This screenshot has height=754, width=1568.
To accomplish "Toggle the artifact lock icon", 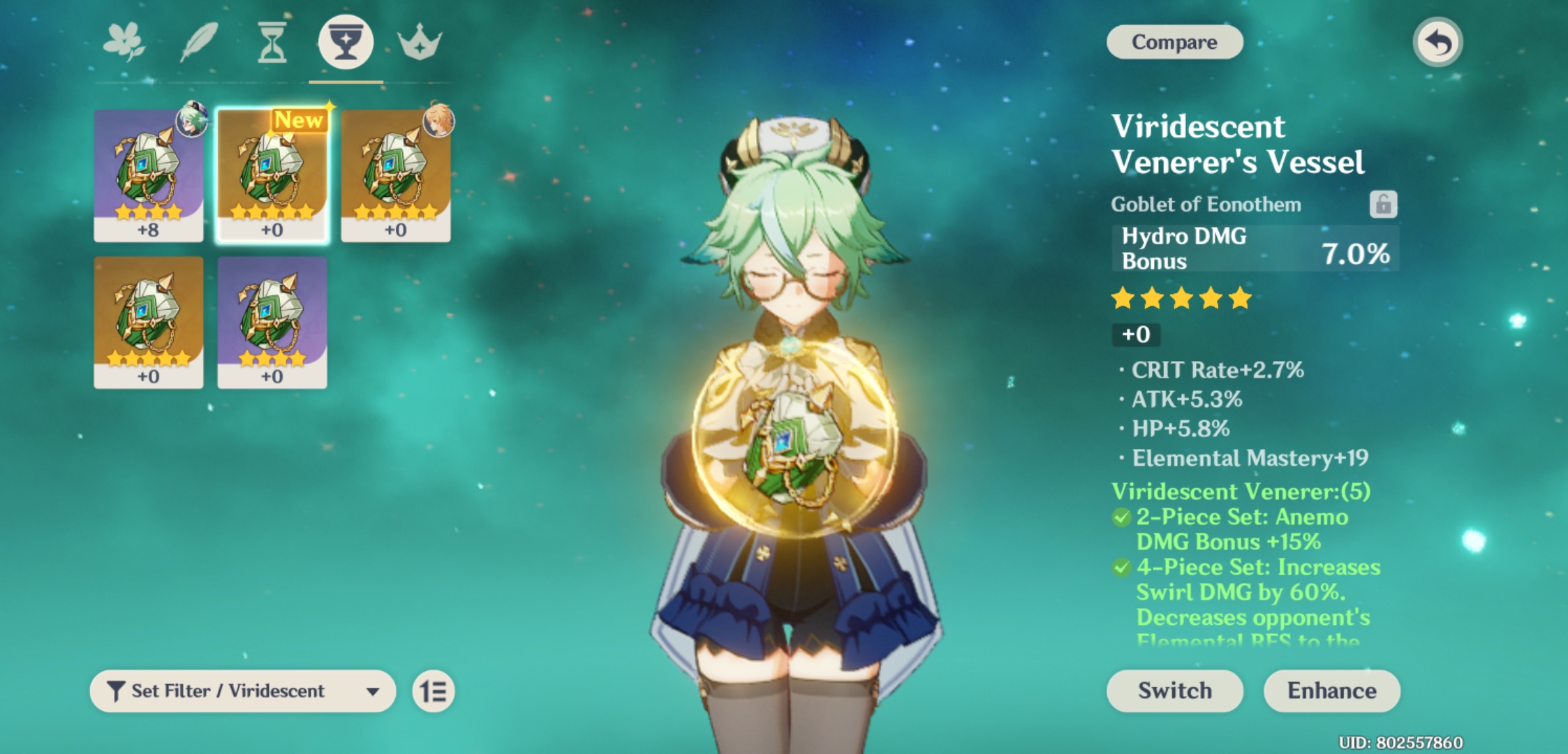I will (x=1383, y=205).
